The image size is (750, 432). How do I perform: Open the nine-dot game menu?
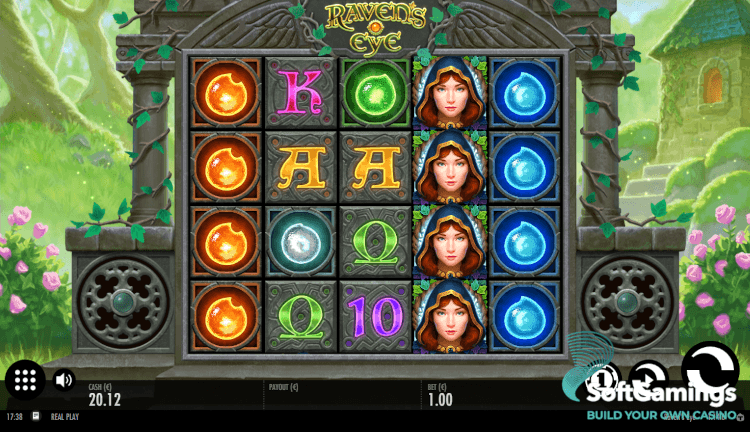[26, 380]
